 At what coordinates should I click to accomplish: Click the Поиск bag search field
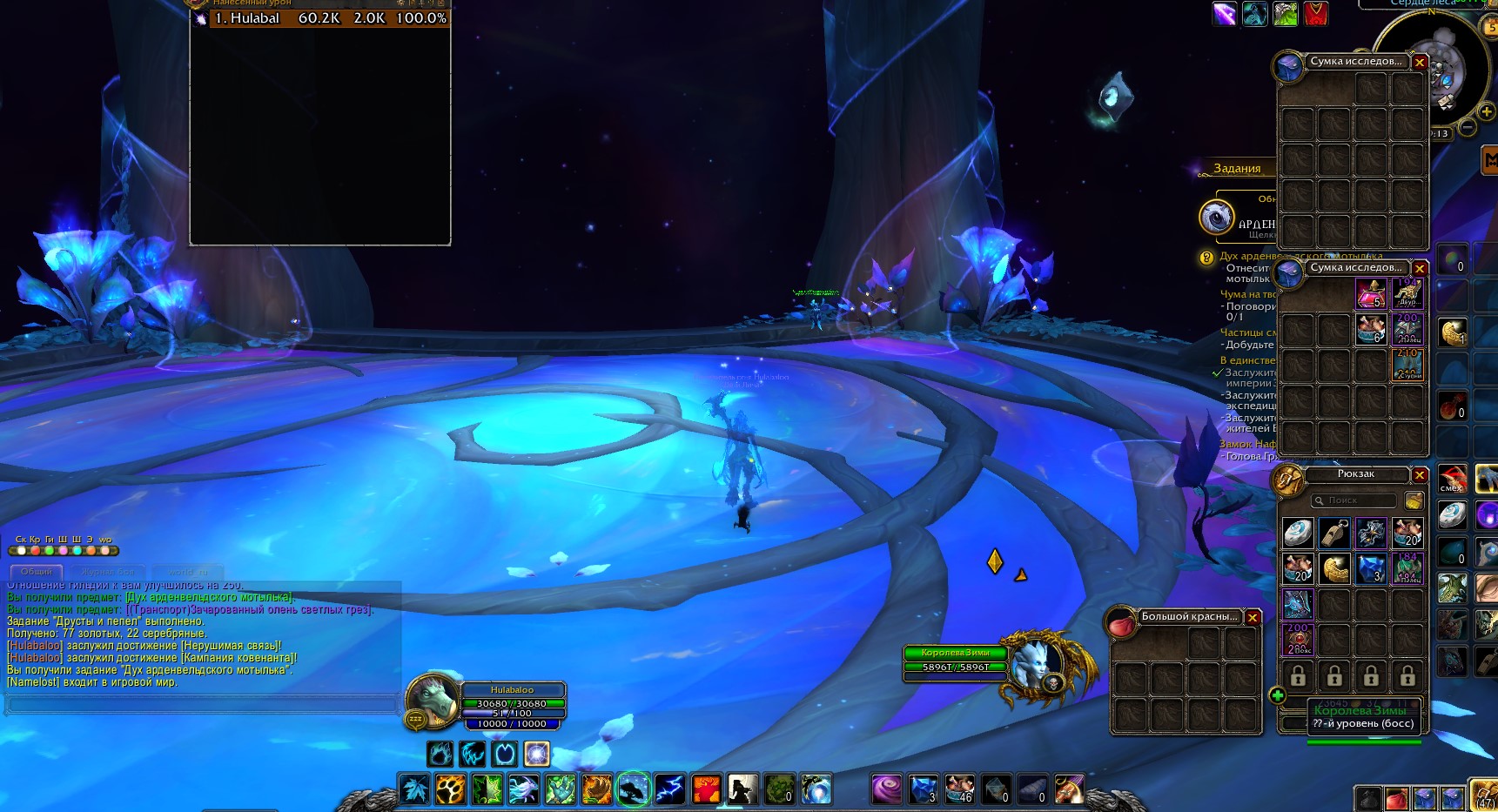click(x=1354, y=500)
